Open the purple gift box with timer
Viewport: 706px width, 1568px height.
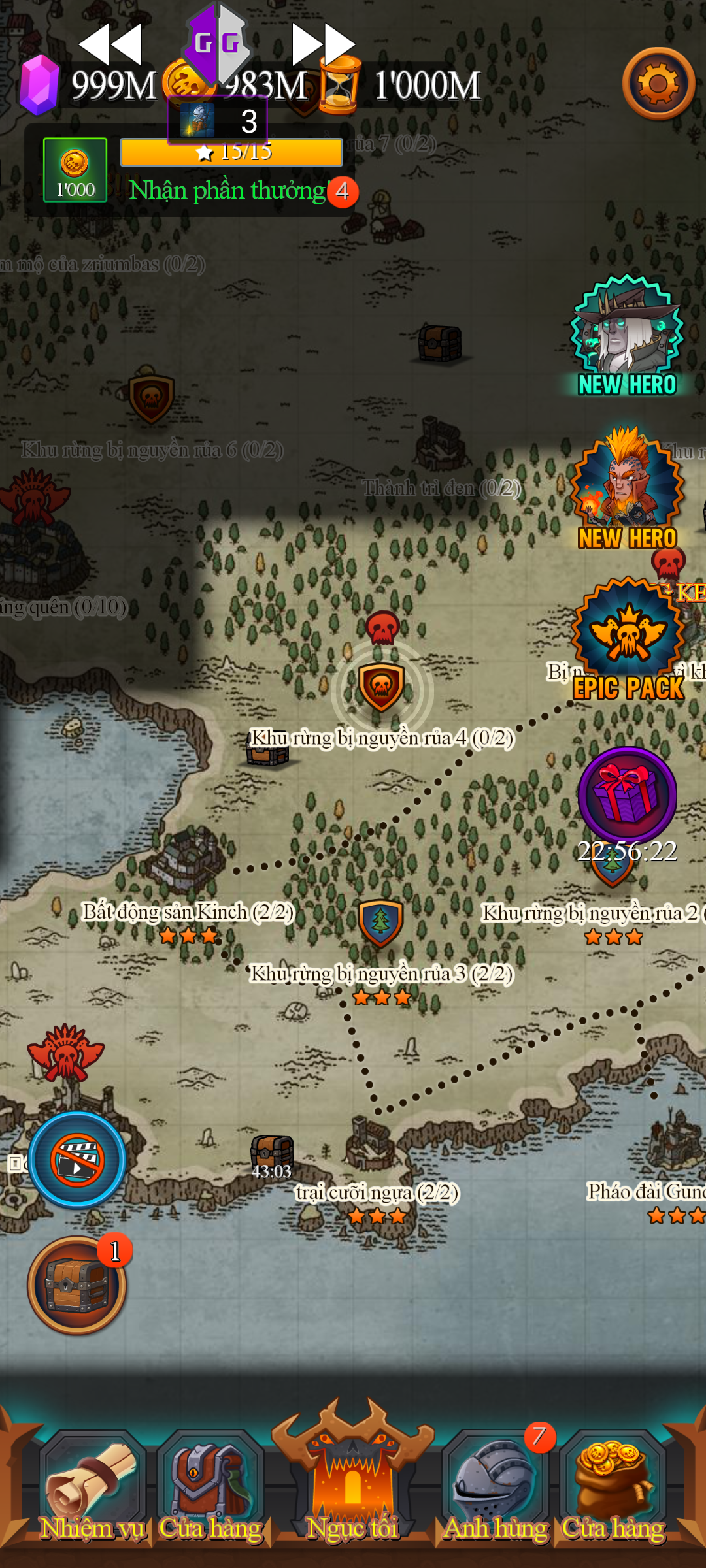(627, 797)
